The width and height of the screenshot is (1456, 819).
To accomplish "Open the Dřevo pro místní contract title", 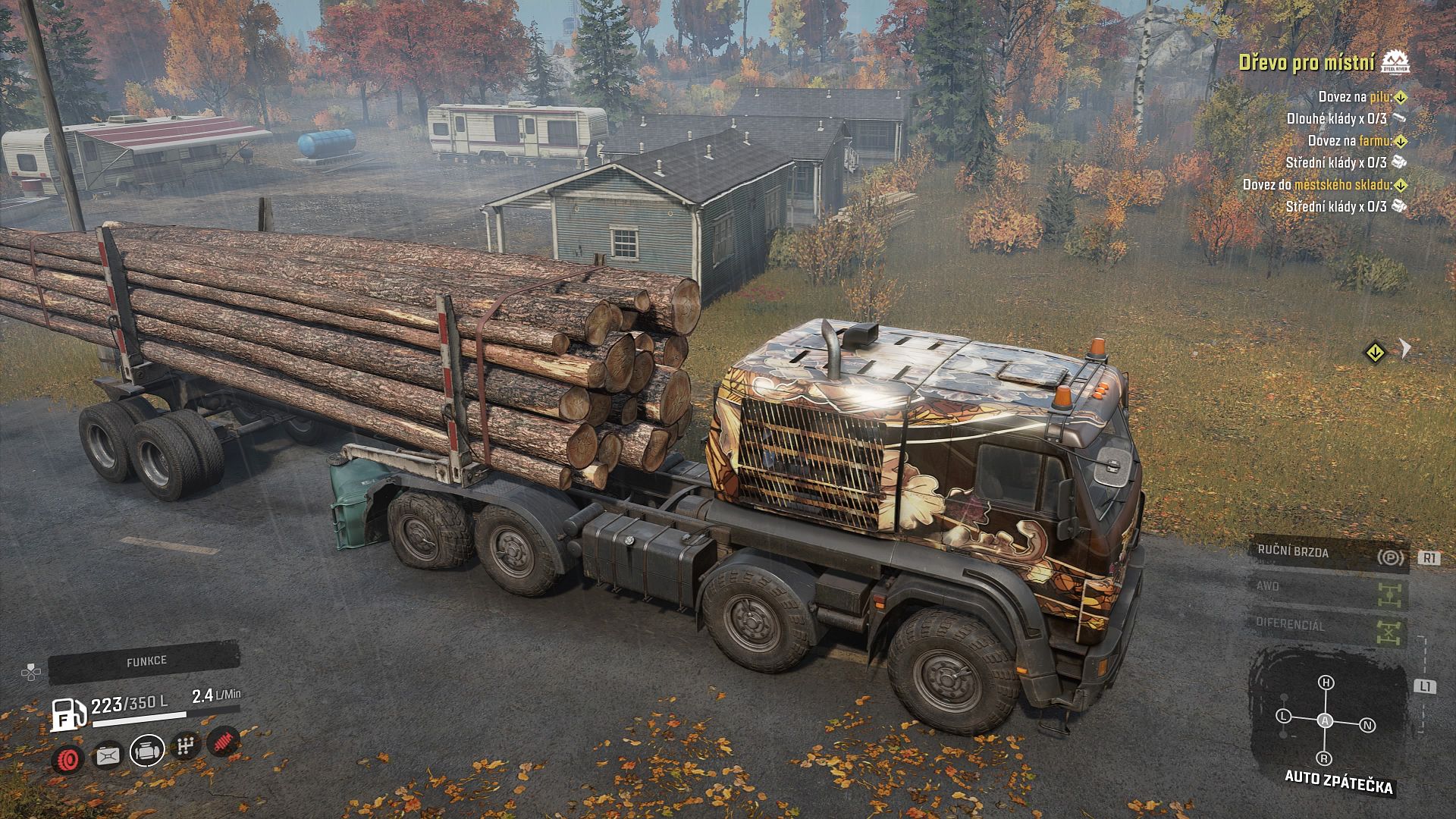I will [1307, 63].
